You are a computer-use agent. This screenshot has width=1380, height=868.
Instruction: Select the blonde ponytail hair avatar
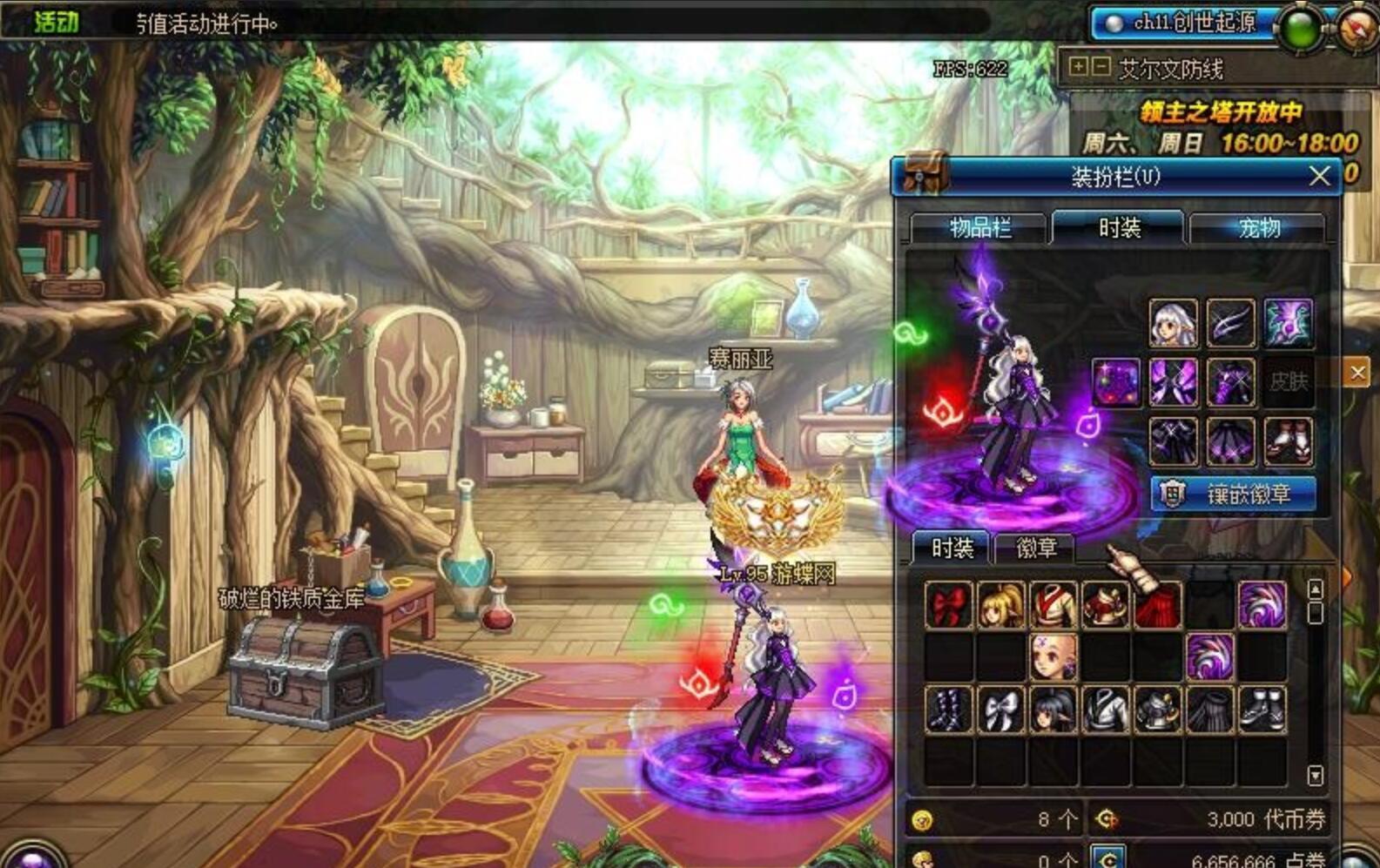point(1000,605)
